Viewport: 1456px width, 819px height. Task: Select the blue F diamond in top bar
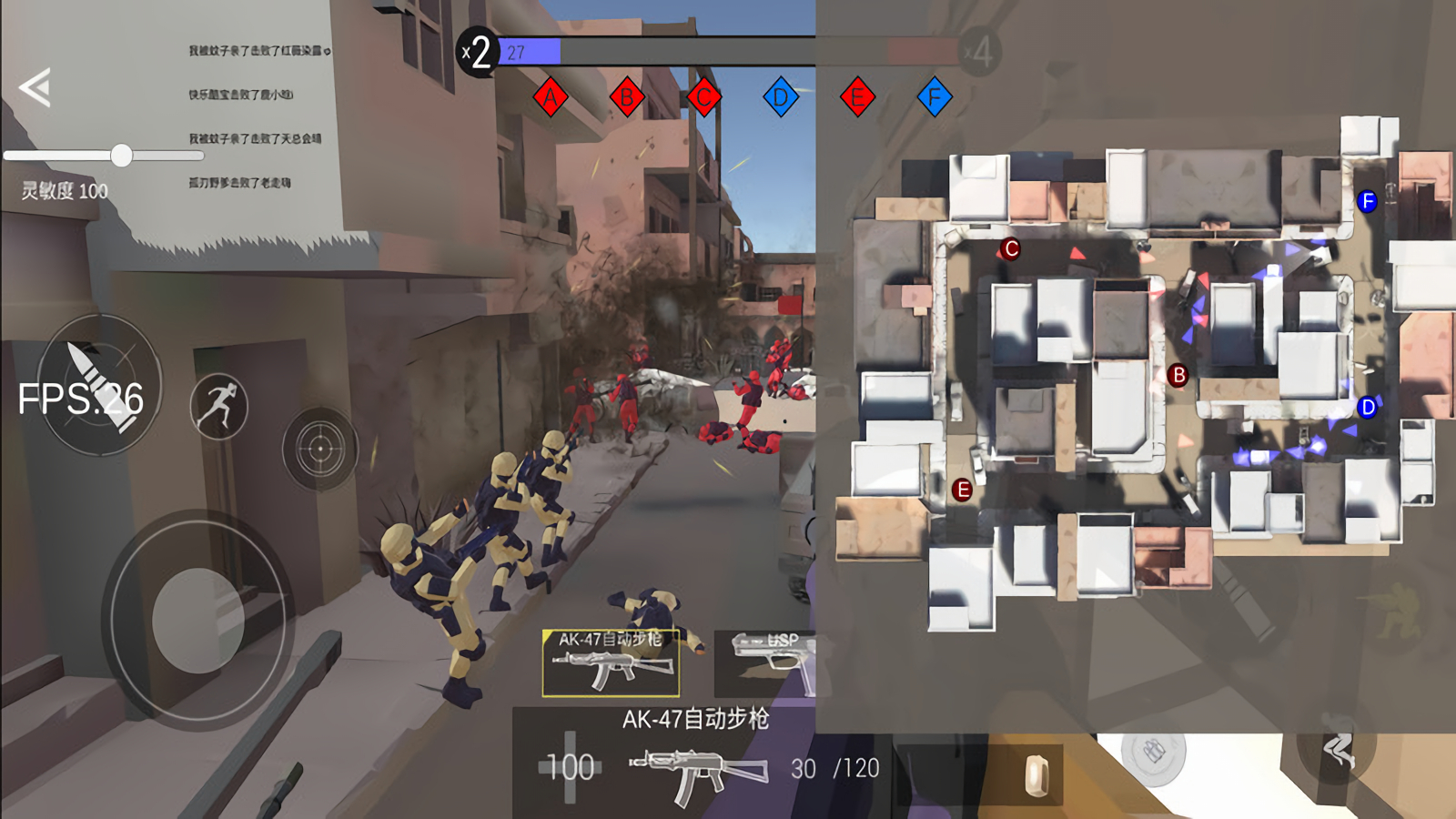pyautogui.click(x=935, y=97)
